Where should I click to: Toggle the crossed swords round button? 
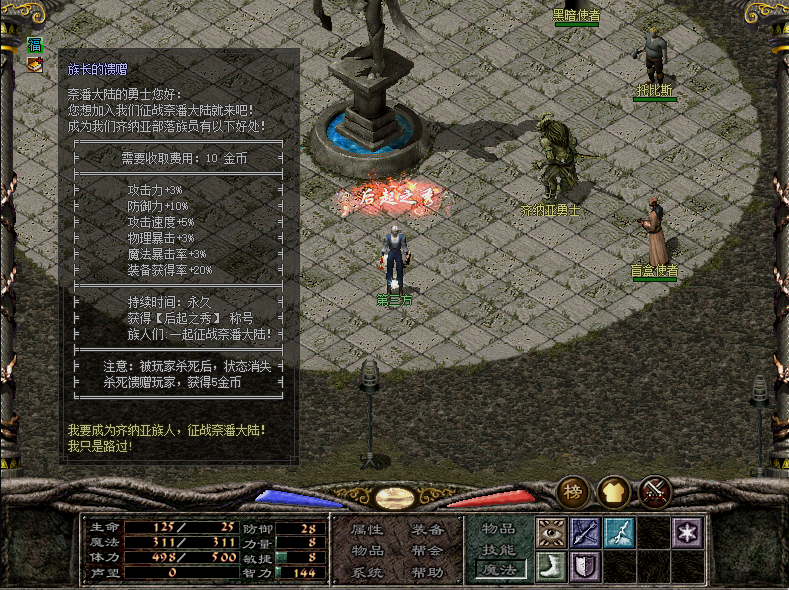pos(655,491)
